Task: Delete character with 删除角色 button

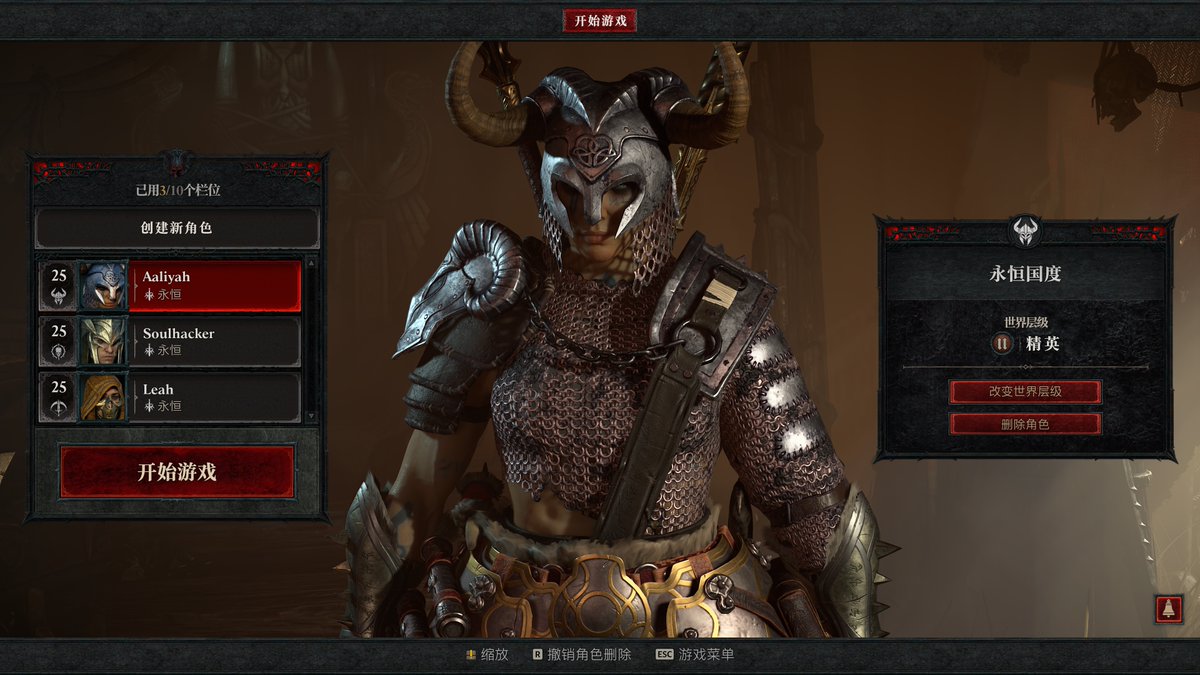Action: (x=1025, y=424)
